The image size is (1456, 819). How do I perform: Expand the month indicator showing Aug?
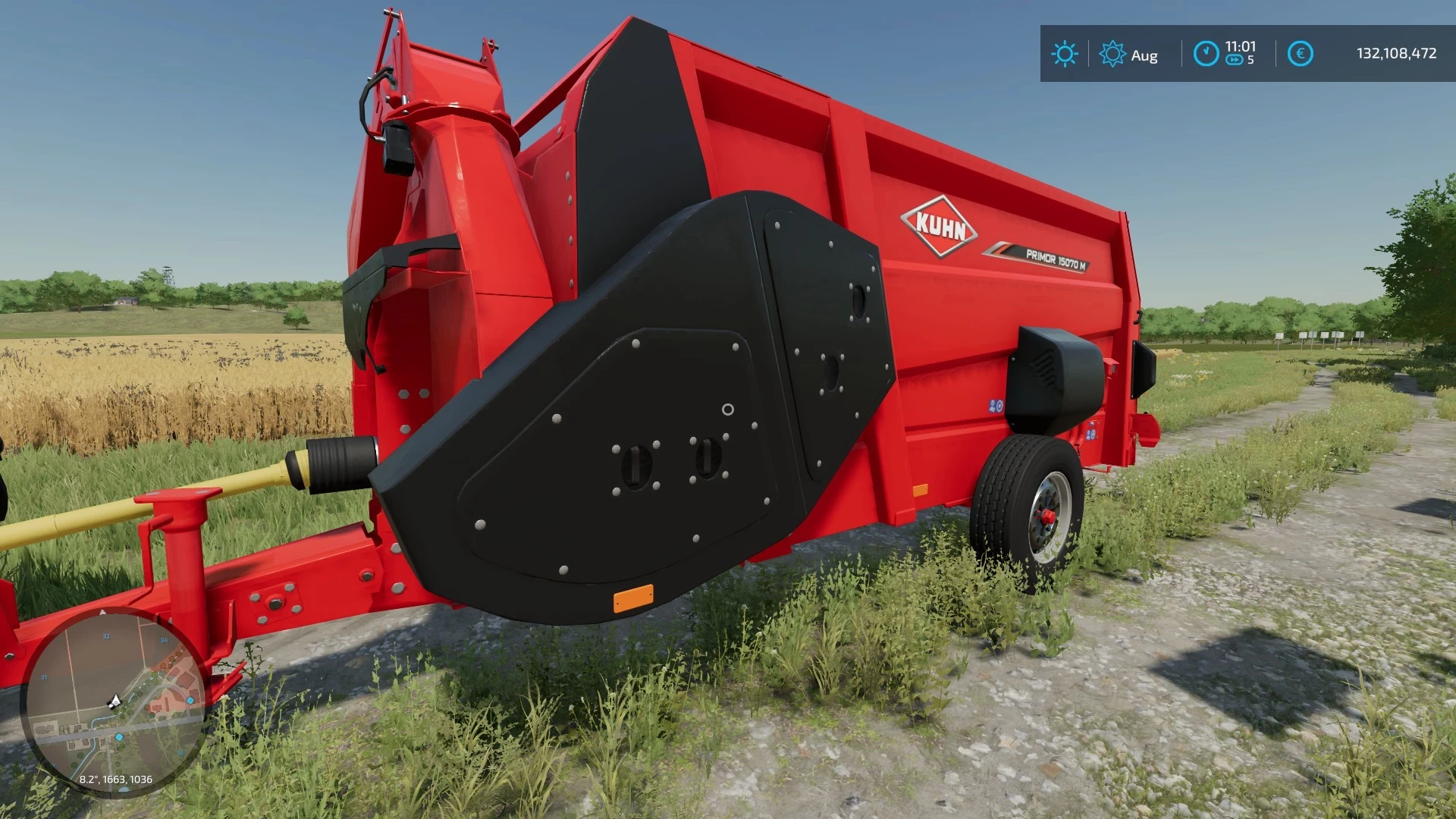(x=1145, y=55)
